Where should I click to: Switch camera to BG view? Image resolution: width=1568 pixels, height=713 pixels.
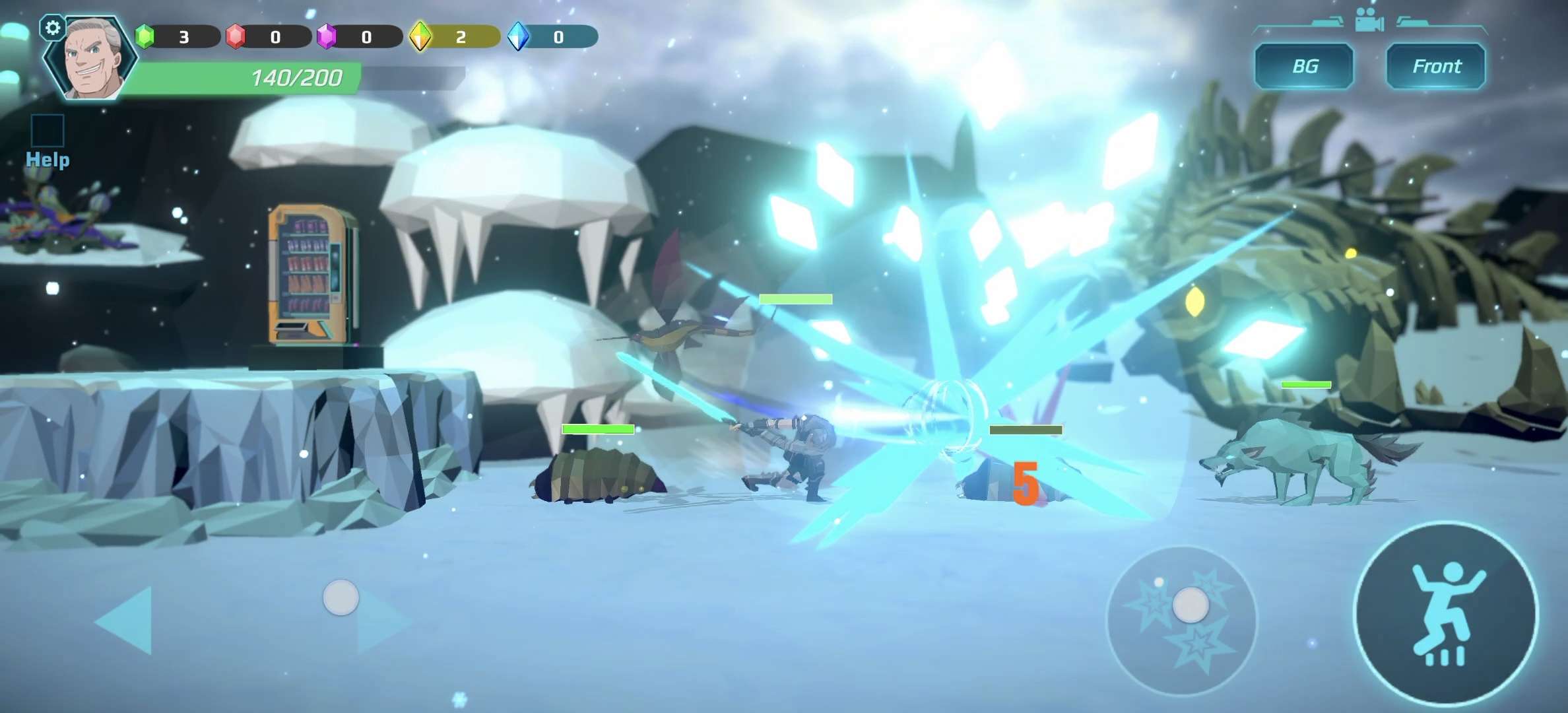coord(1304,66)
